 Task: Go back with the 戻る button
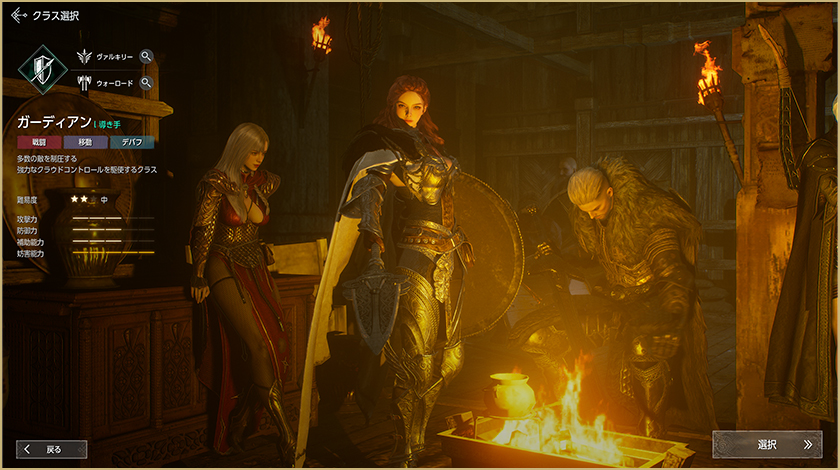51,449
